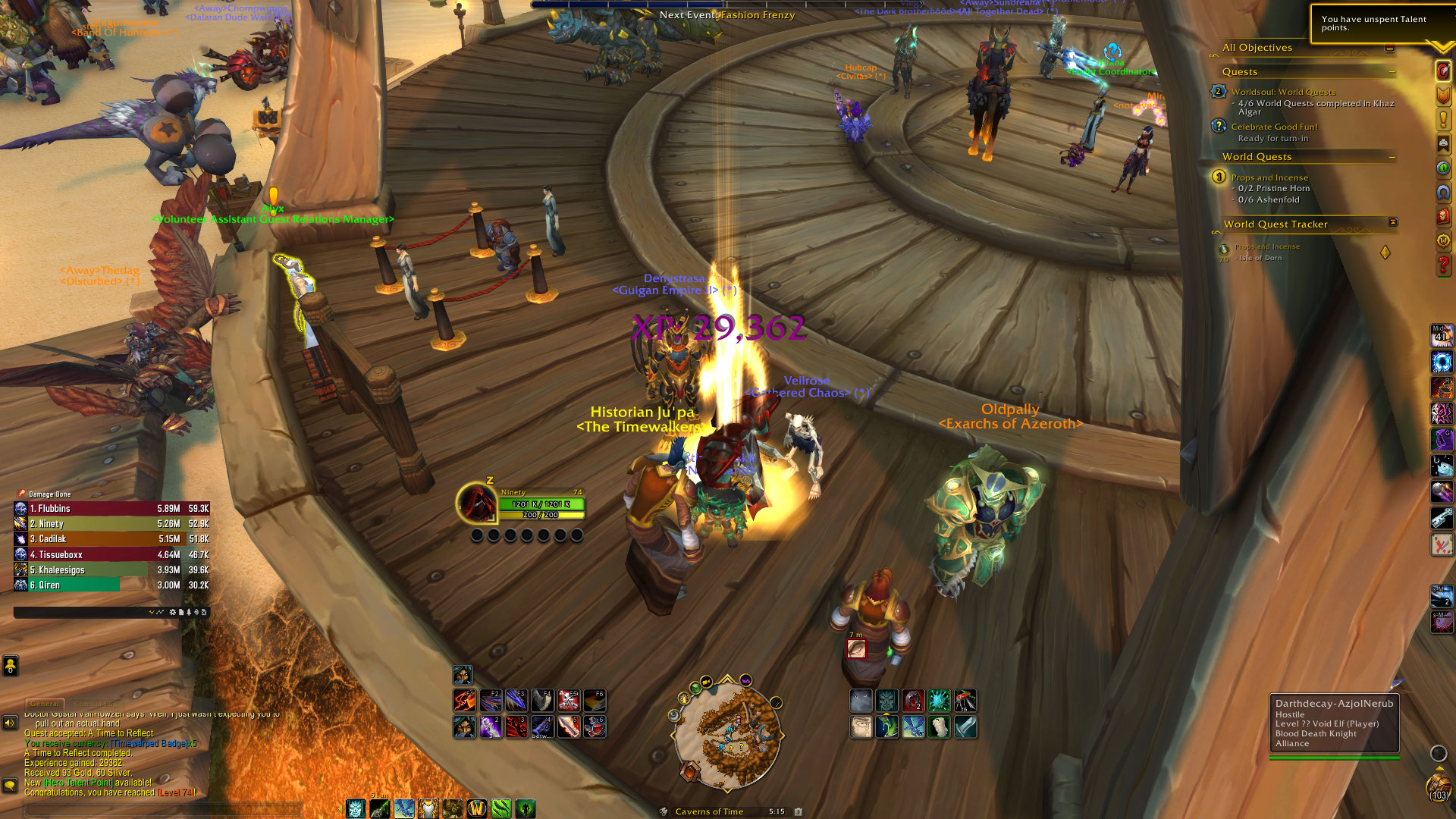Select Props and Incense under World Quests
The image size is (1456, 819).
(x=1269, y=177)
